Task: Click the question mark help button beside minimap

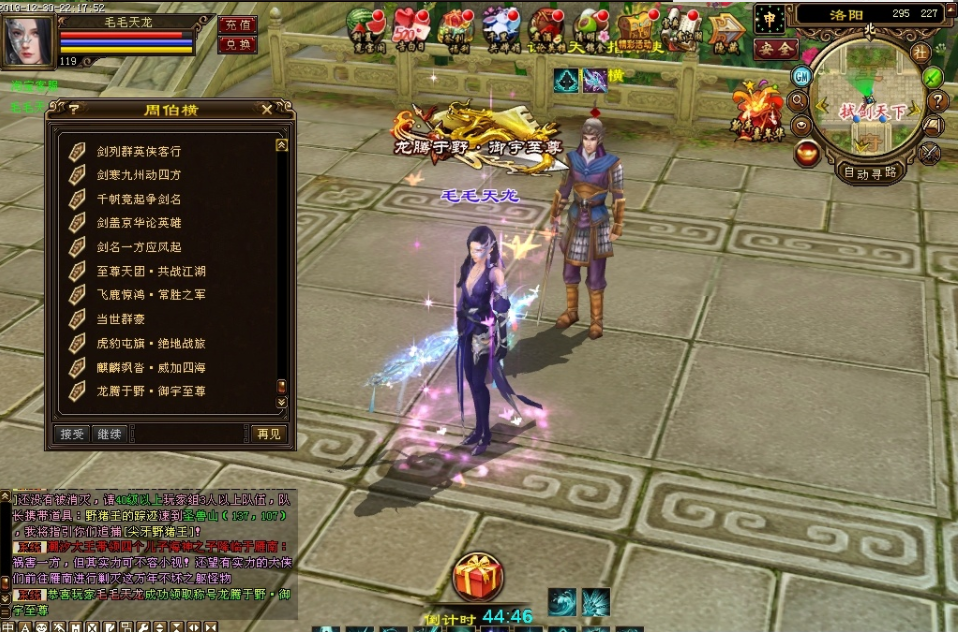Action: pyautogui.click(x=937, y=100)
